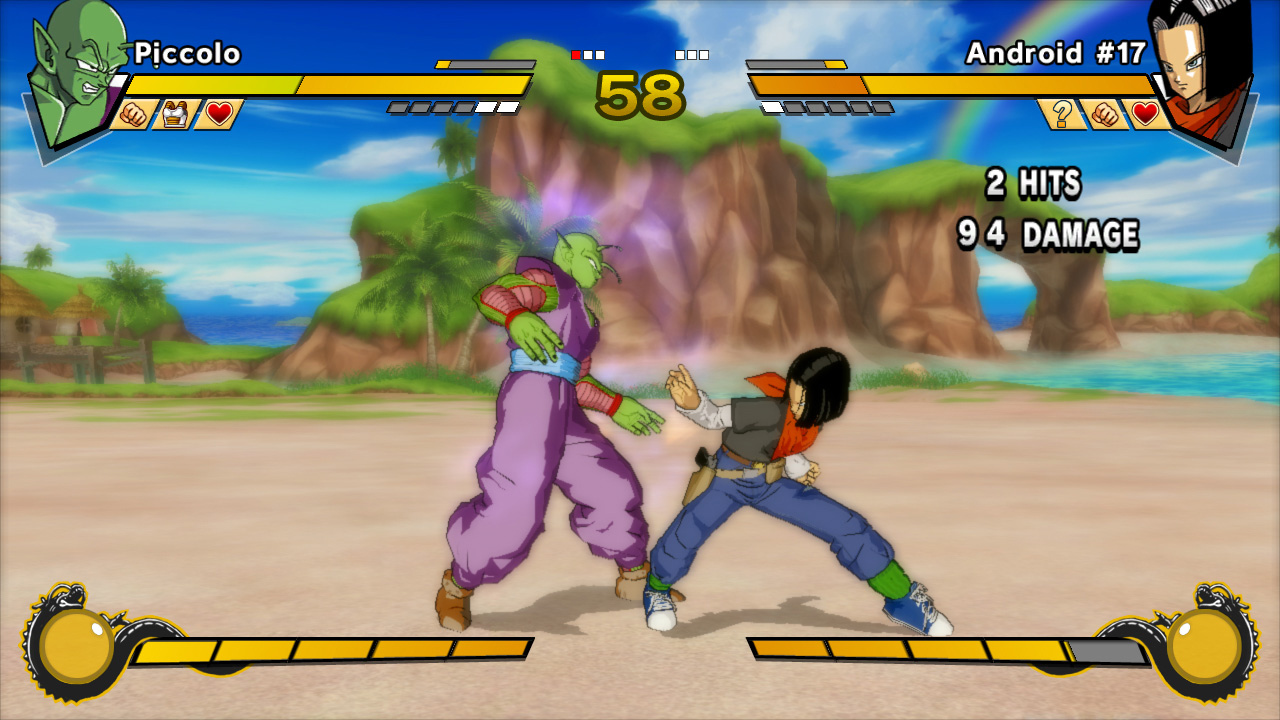
Task: Select Android #17's fist skill icon
Action: coord(1104,115)
